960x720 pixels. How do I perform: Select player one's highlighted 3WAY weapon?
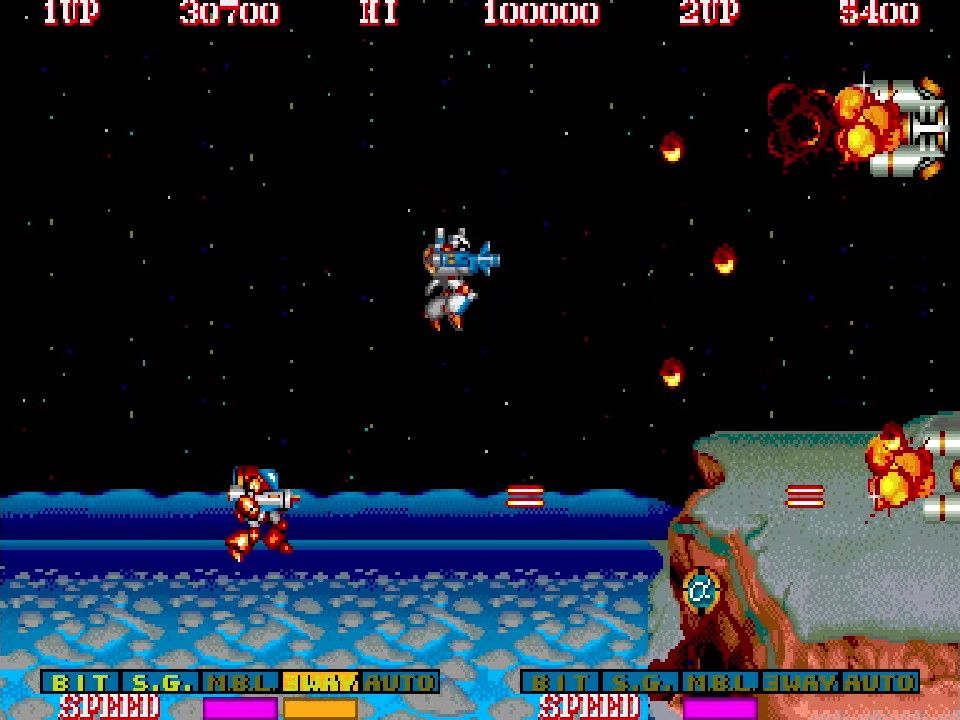tap(320, 683)
